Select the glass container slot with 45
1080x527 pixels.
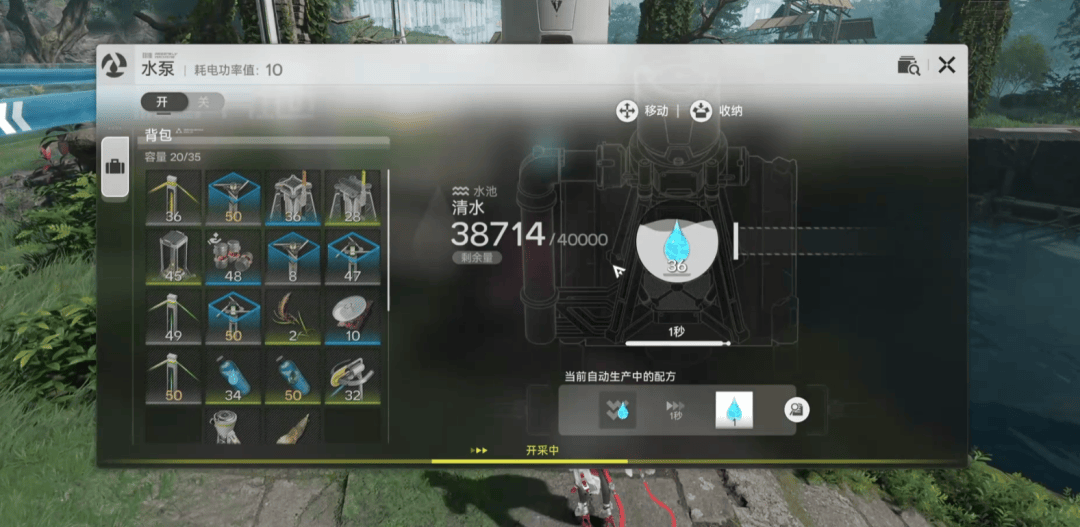coord(174,256)
